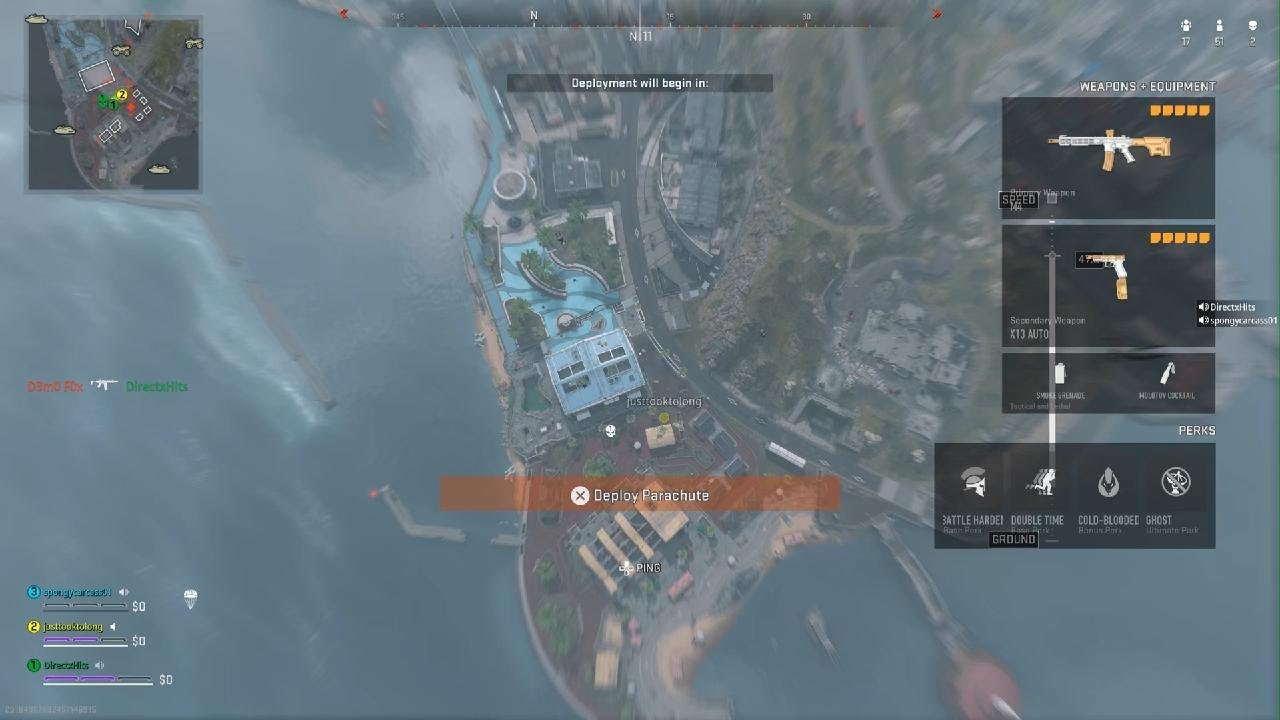This screenshot has height=720, width=1280.
Task: Inspect the Ghost ultimate perk icon
Action: click(1175, 484)
